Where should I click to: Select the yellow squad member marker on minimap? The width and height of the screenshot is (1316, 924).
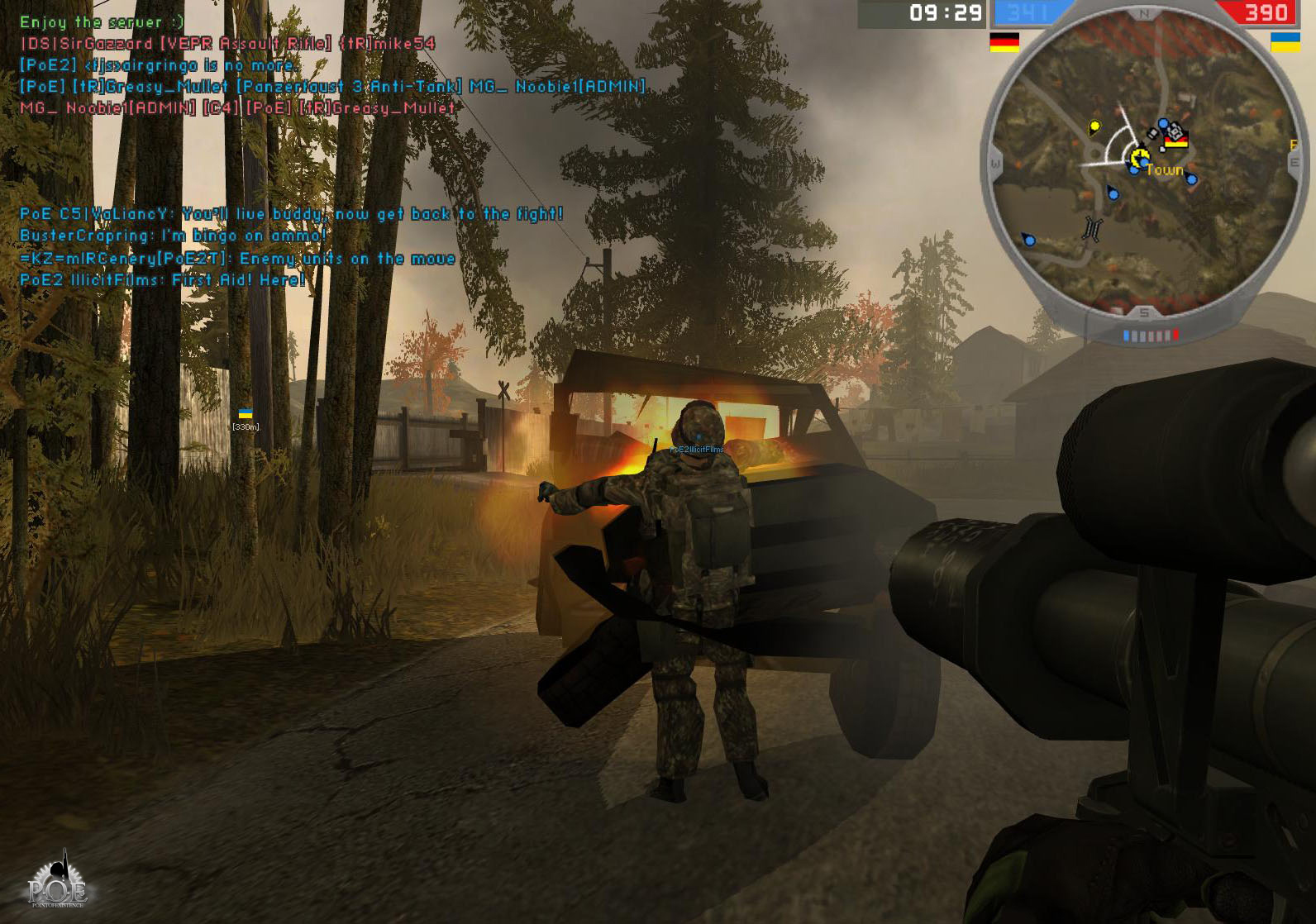(1095, 126)
